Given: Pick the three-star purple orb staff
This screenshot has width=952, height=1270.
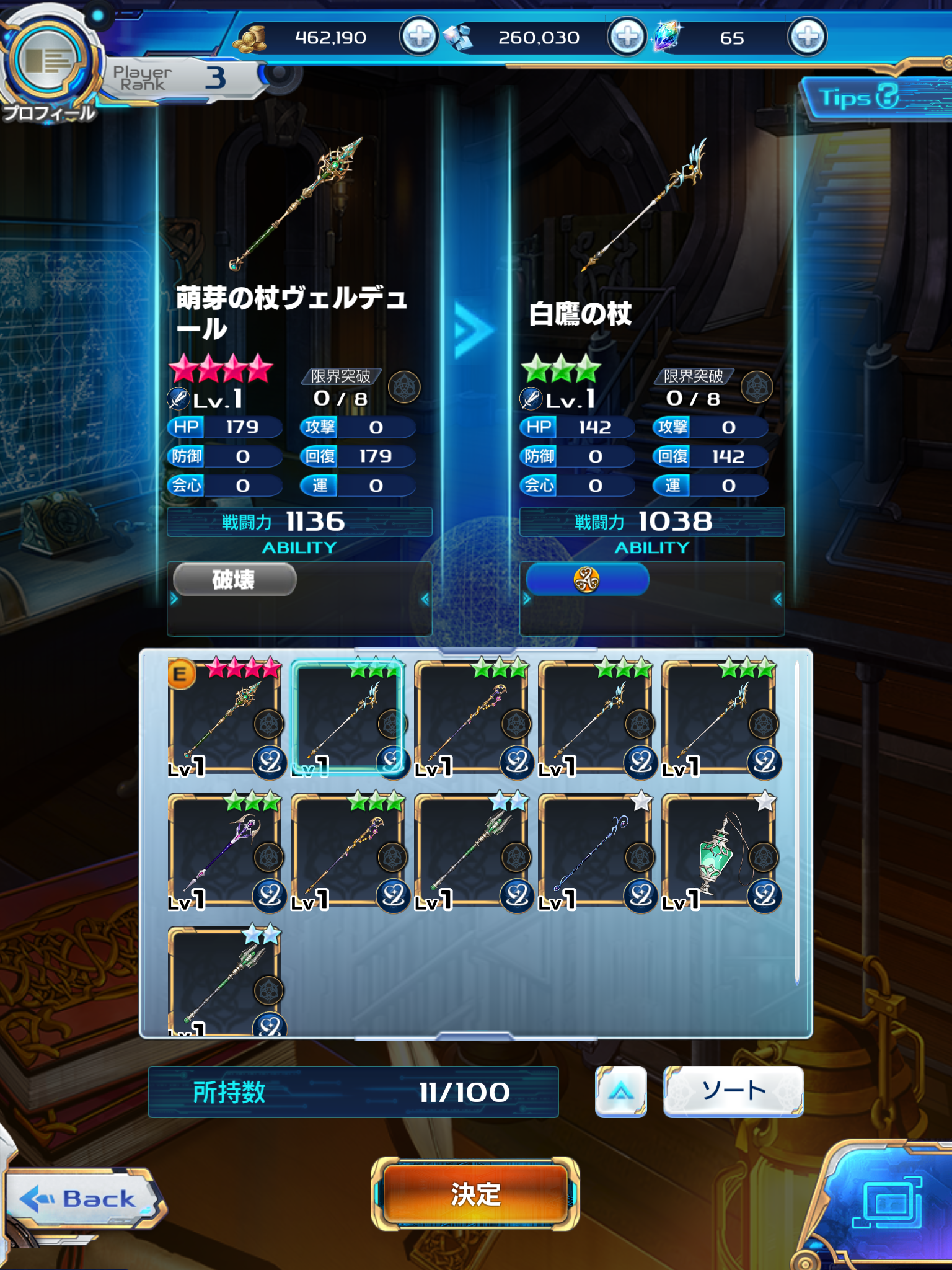Looking at the screenshot, I should (x=224, y=850).
